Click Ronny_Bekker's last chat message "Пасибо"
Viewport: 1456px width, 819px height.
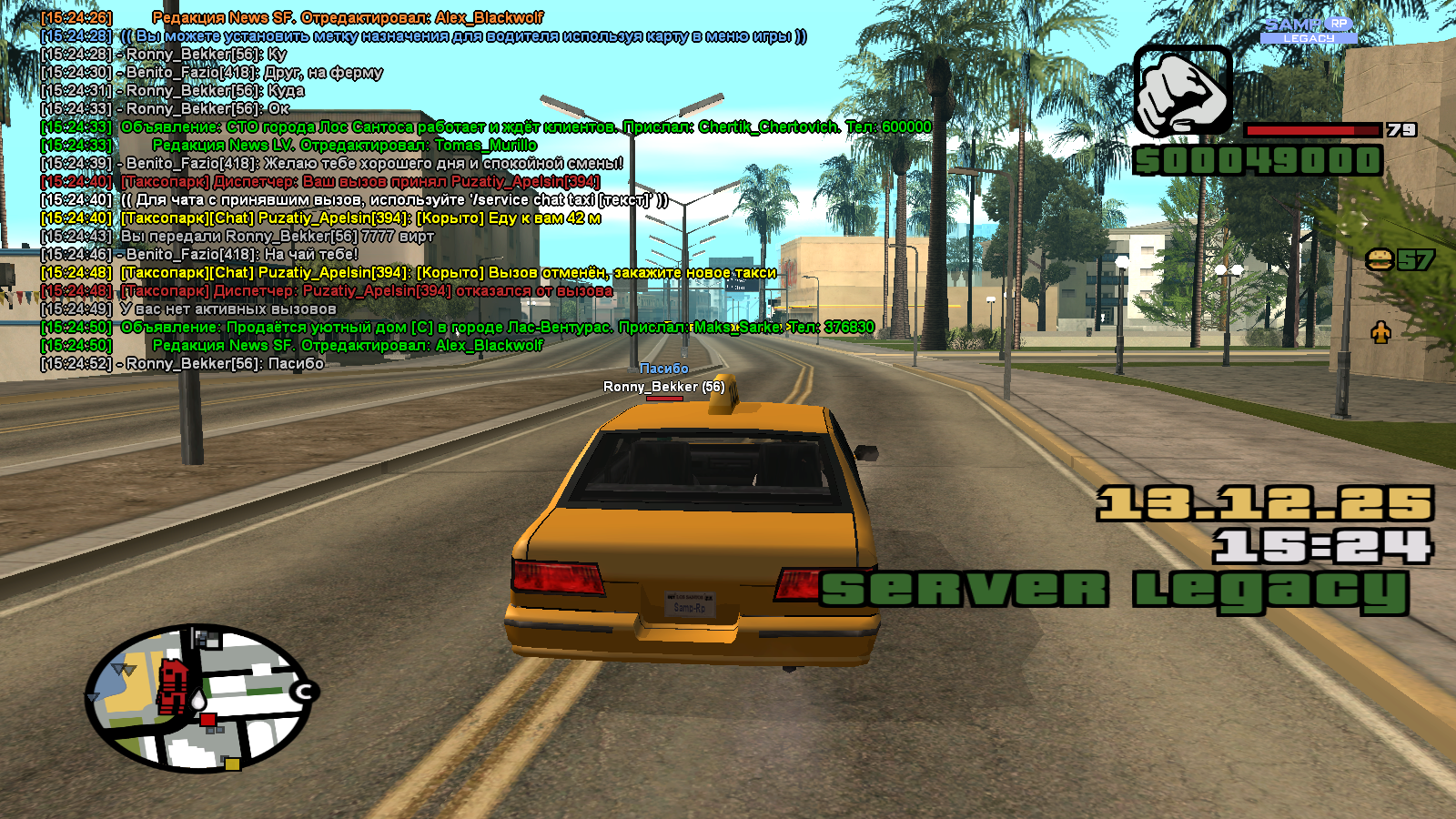click(225, 364)
